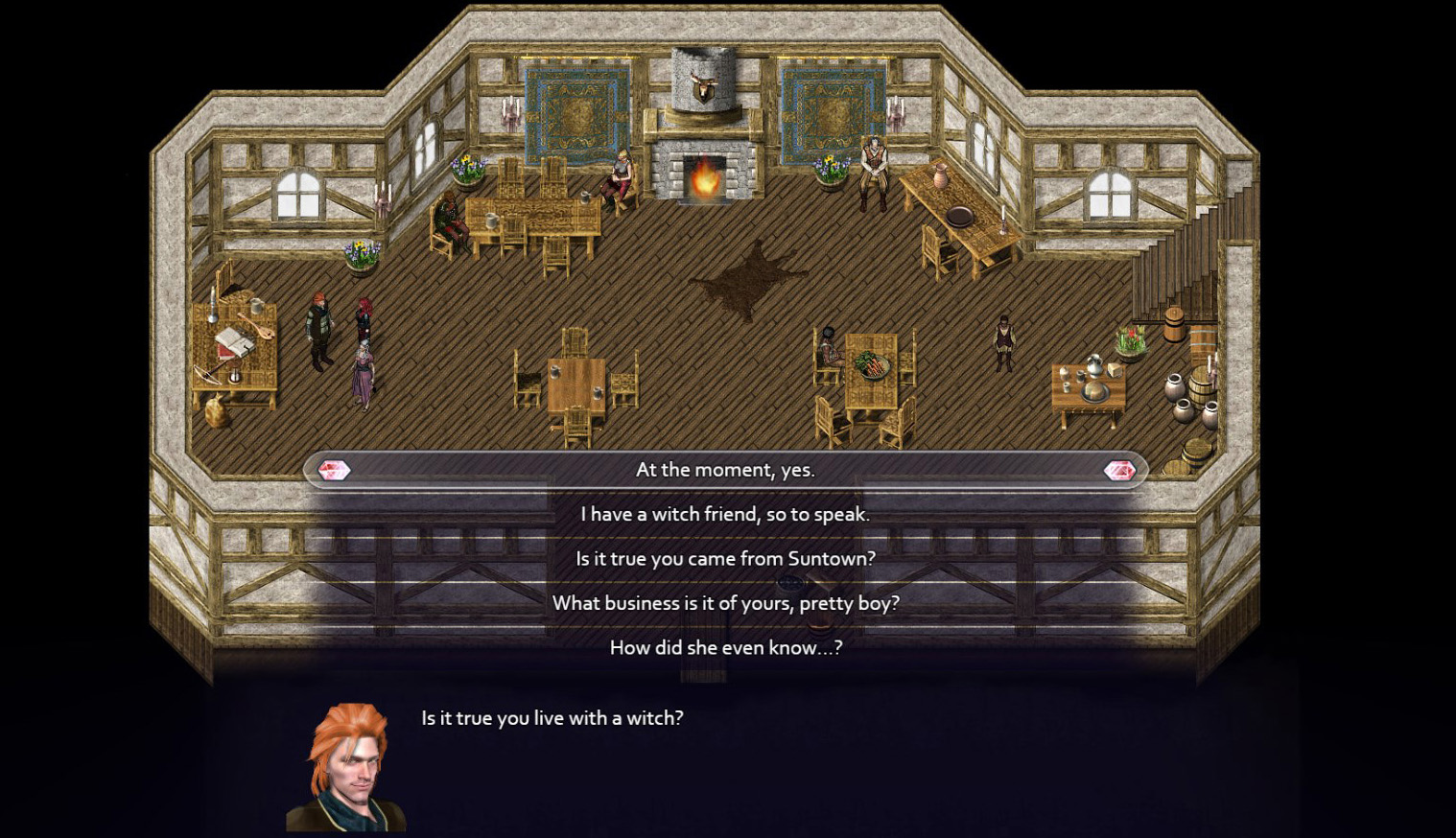This screenshot has width=1456, height=838.
Task: Select the response 'At the moment, yes.'
Action: click(x=724, y=470)
